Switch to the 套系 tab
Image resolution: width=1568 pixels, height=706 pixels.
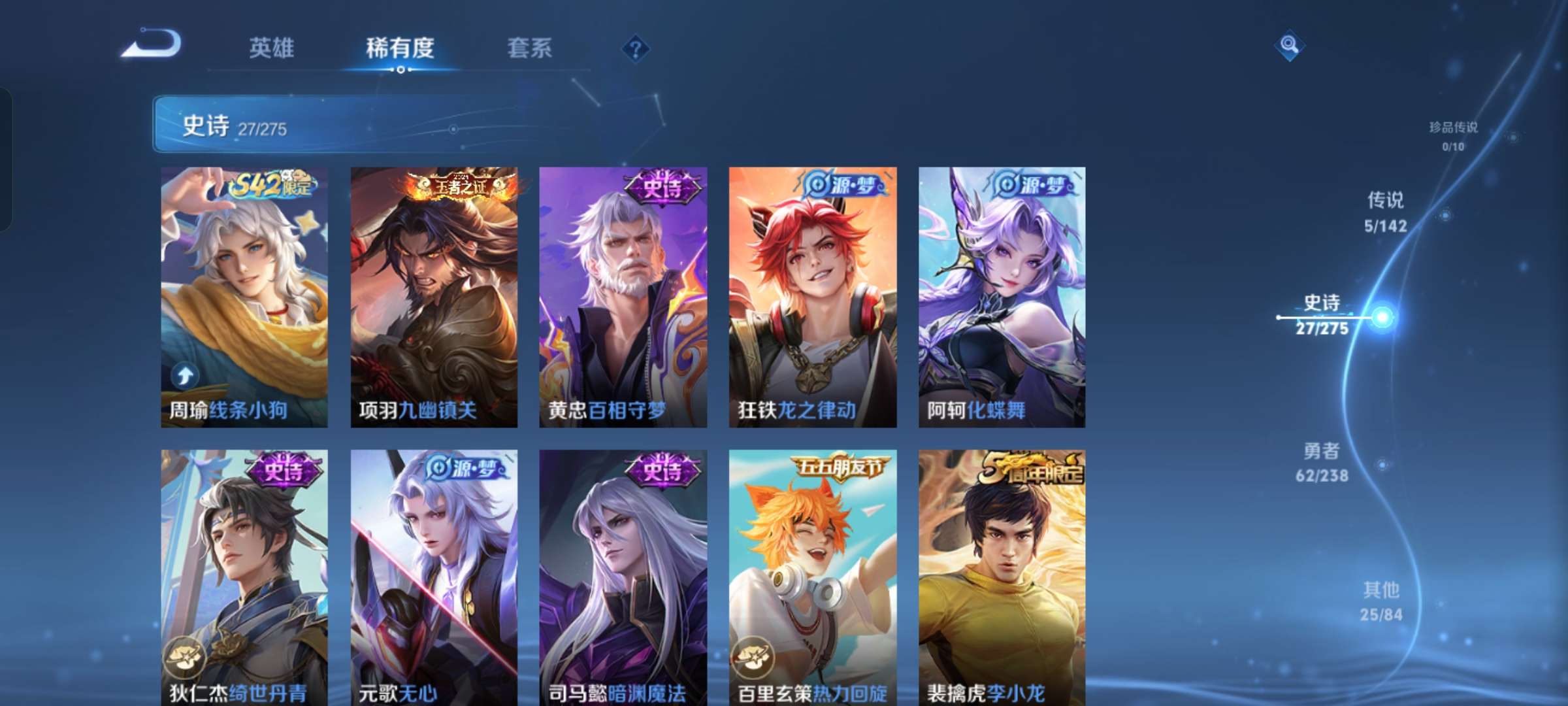tap(530, 48)
